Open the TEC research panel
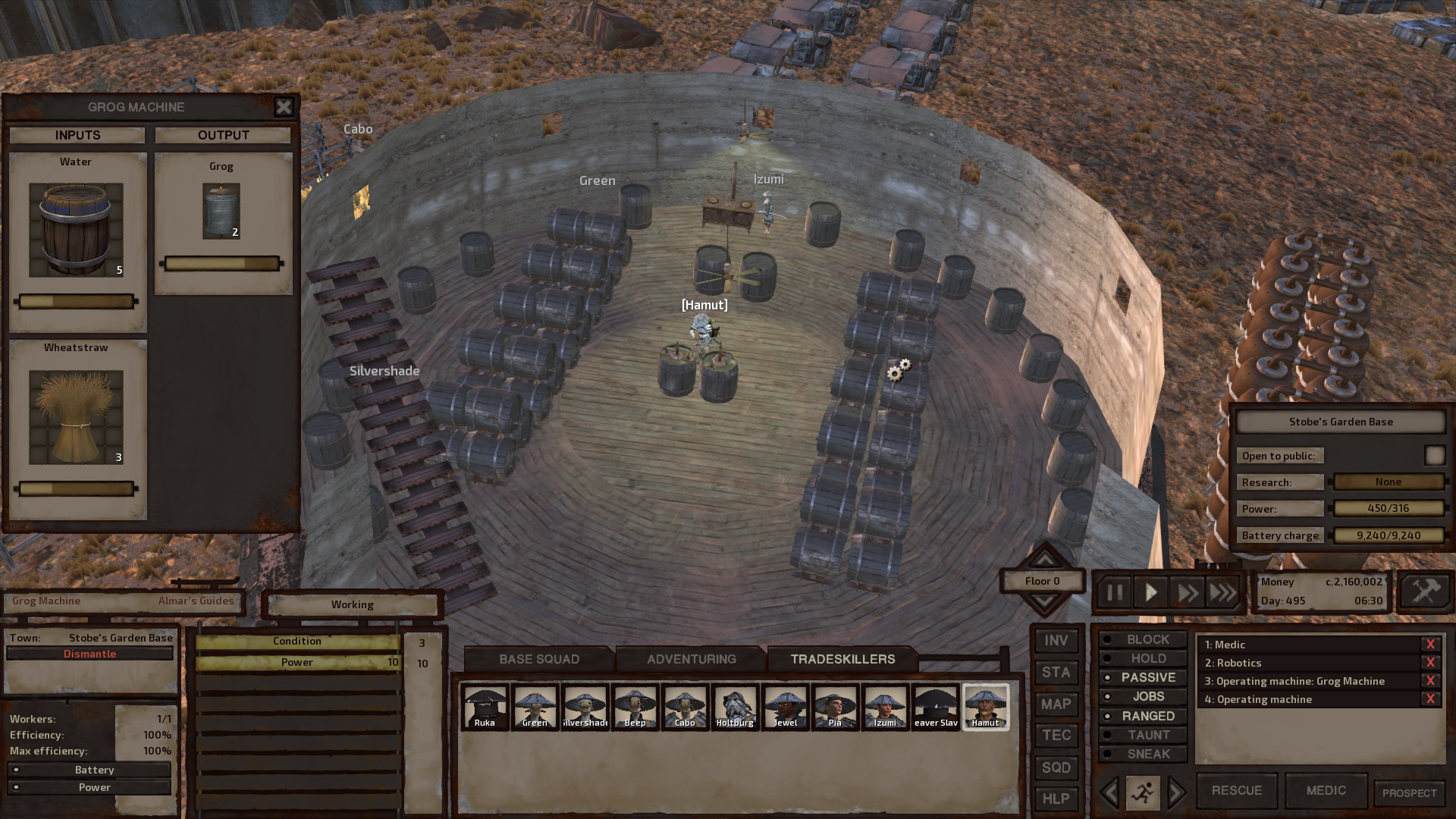The width and height of the screenshot is (1456, 819). coord(1056,735)
